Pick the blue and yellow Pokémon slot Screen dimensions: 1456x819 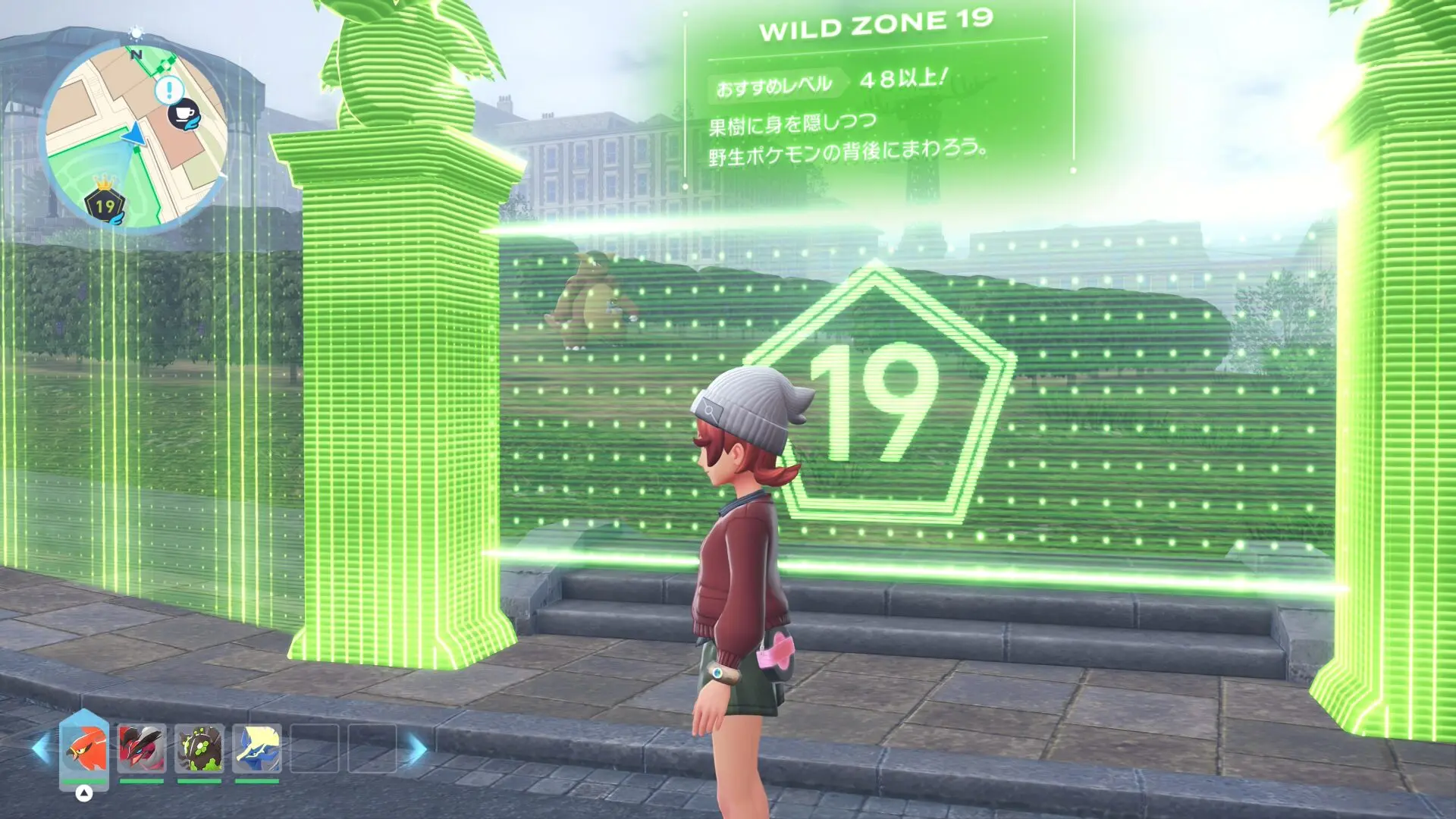coord(257,748)
